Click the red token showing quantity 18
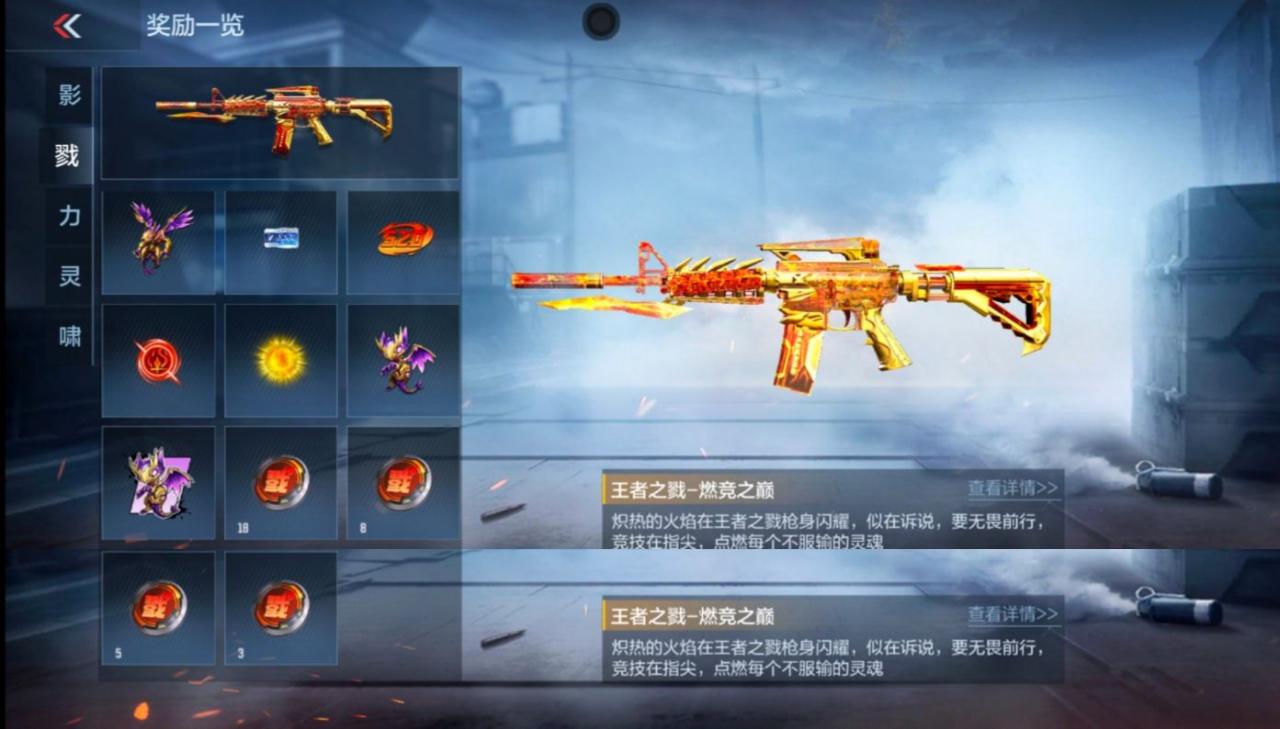The height and width of the screenshot is (729, 1280). [x=280, y=482]
